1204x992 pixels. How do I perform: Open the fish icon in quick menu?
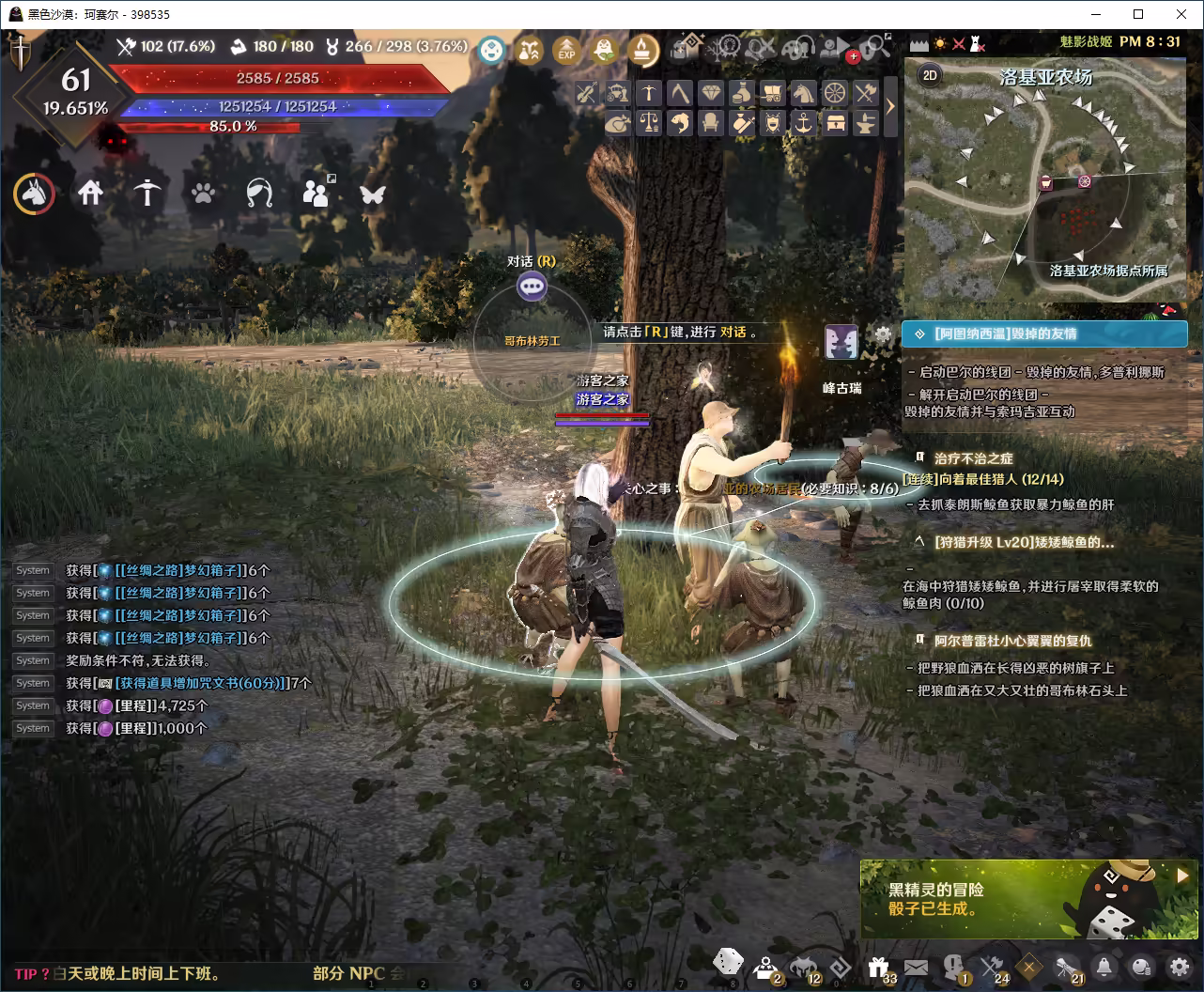(680, 123)
